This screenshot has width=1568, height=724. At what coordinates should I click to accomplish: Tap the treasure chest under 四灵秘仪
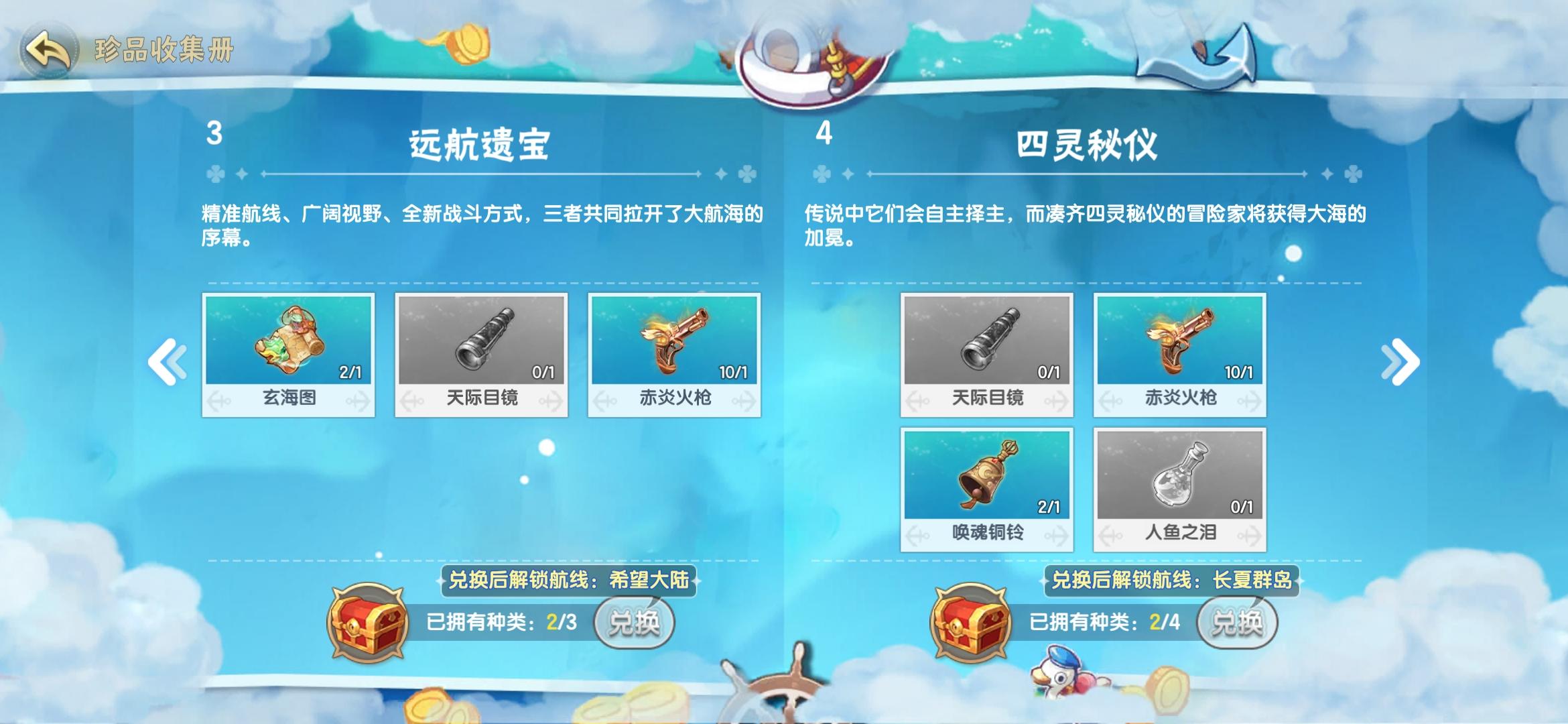(970, 619)
